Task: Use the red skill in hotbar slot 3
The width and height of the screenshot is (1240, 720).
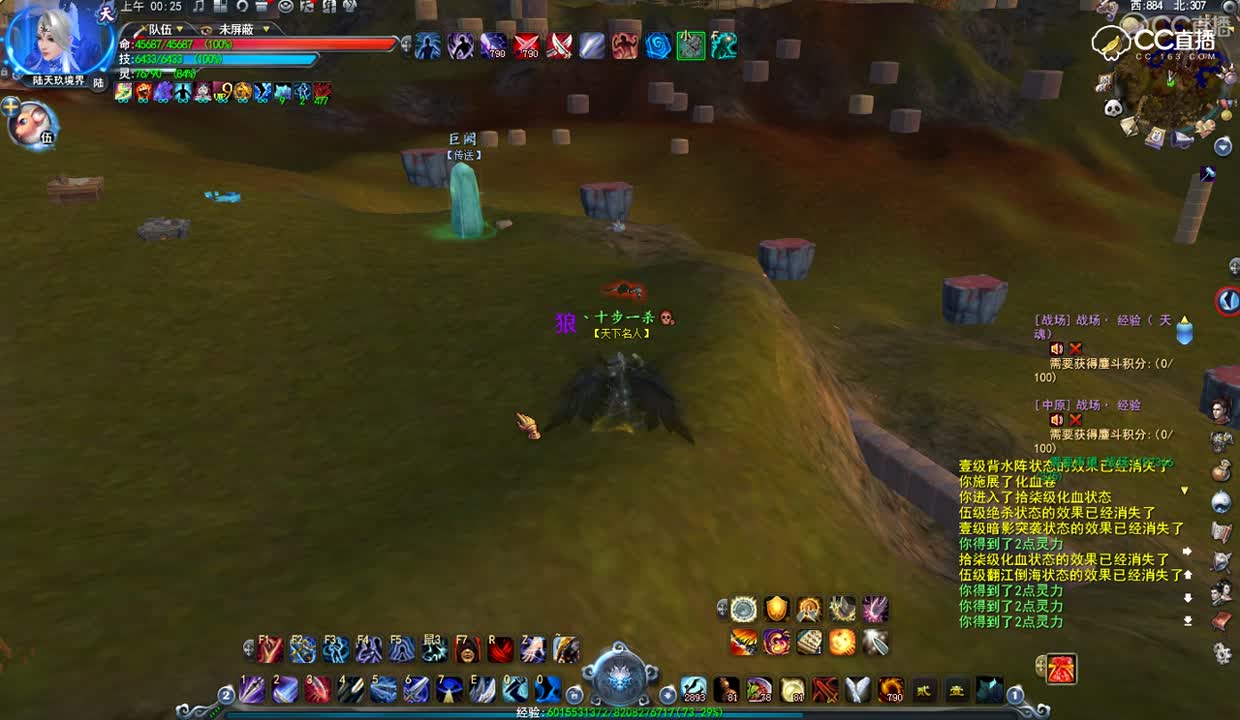Action: (x=318, y=689)
